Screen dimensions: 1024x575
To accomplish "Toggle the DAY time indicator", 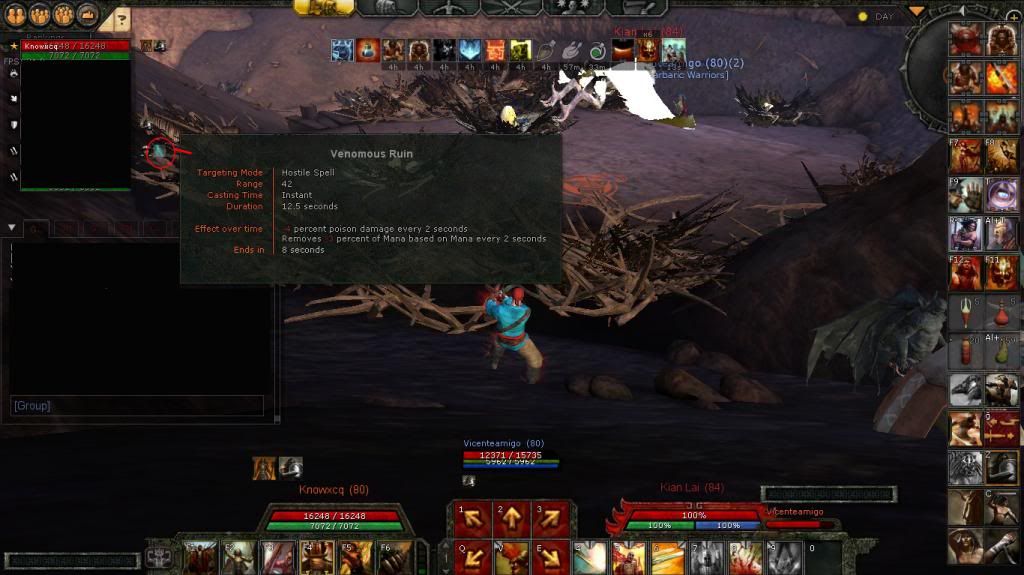I will coord(878,17).
